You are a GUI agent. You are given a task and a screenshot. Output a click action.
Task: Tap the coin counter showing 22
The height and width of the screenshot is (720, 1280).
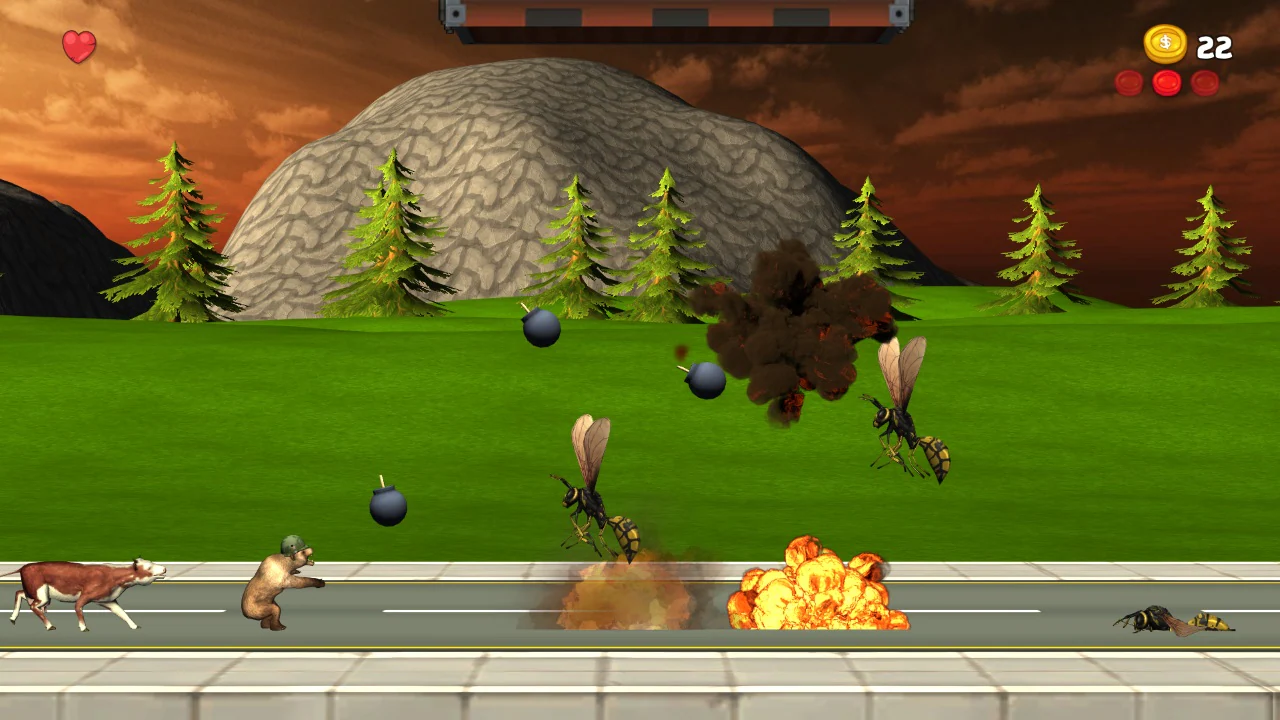pyautogui.click(x=1216, y=45)
